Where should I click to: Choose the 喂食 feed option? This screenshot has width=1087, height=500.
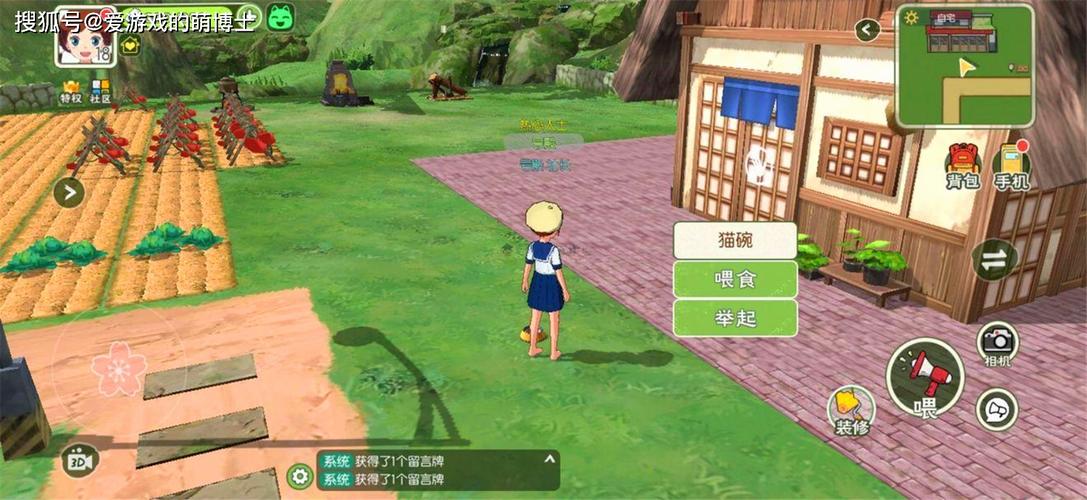[735, 279]
